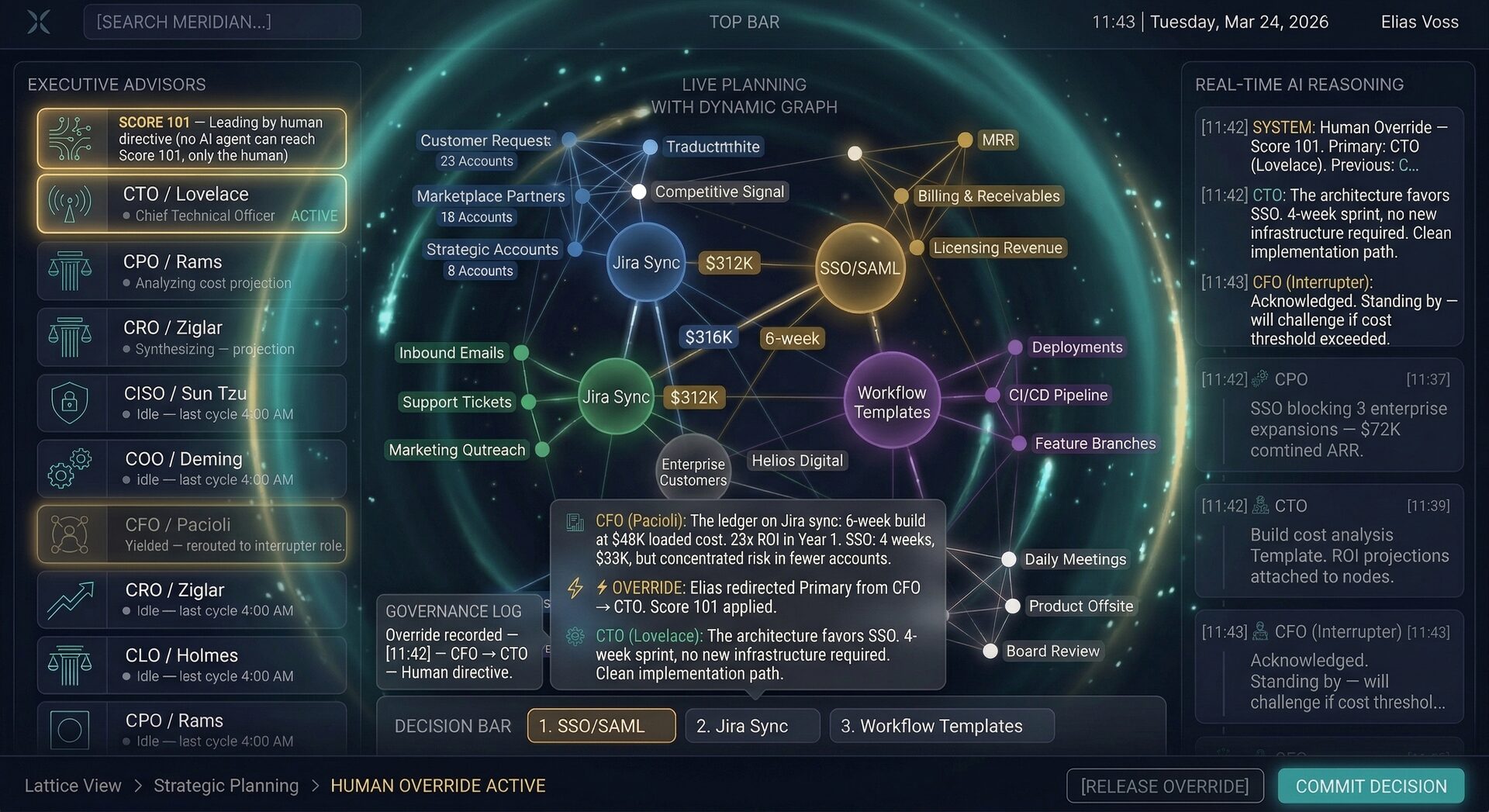
Task: Click the CRO / Ziglar growth chart icon
Action: 71,599
